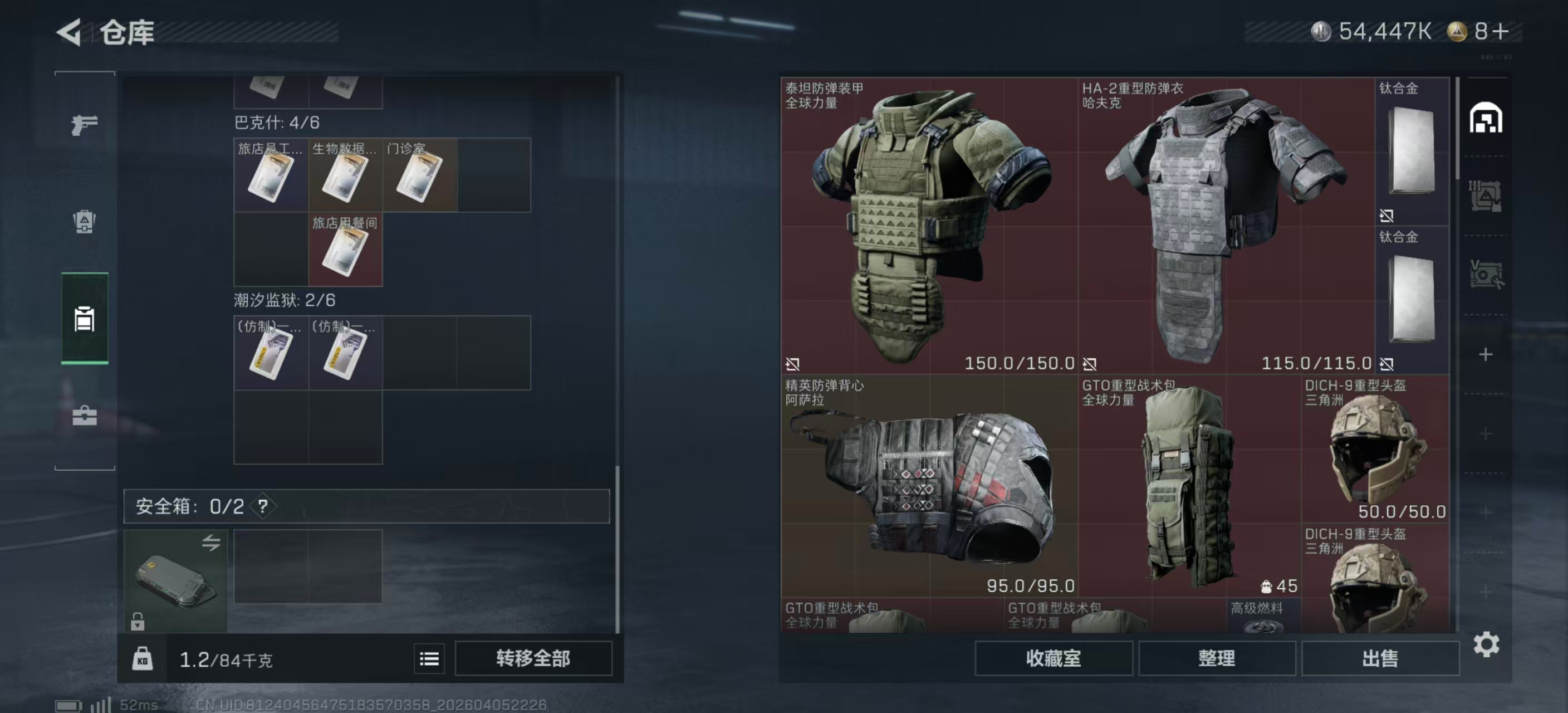This screenshot has height=713, width=1568.
Task: Choose the HA-2重型防弹衣 armor
Action: point(1226,225)
